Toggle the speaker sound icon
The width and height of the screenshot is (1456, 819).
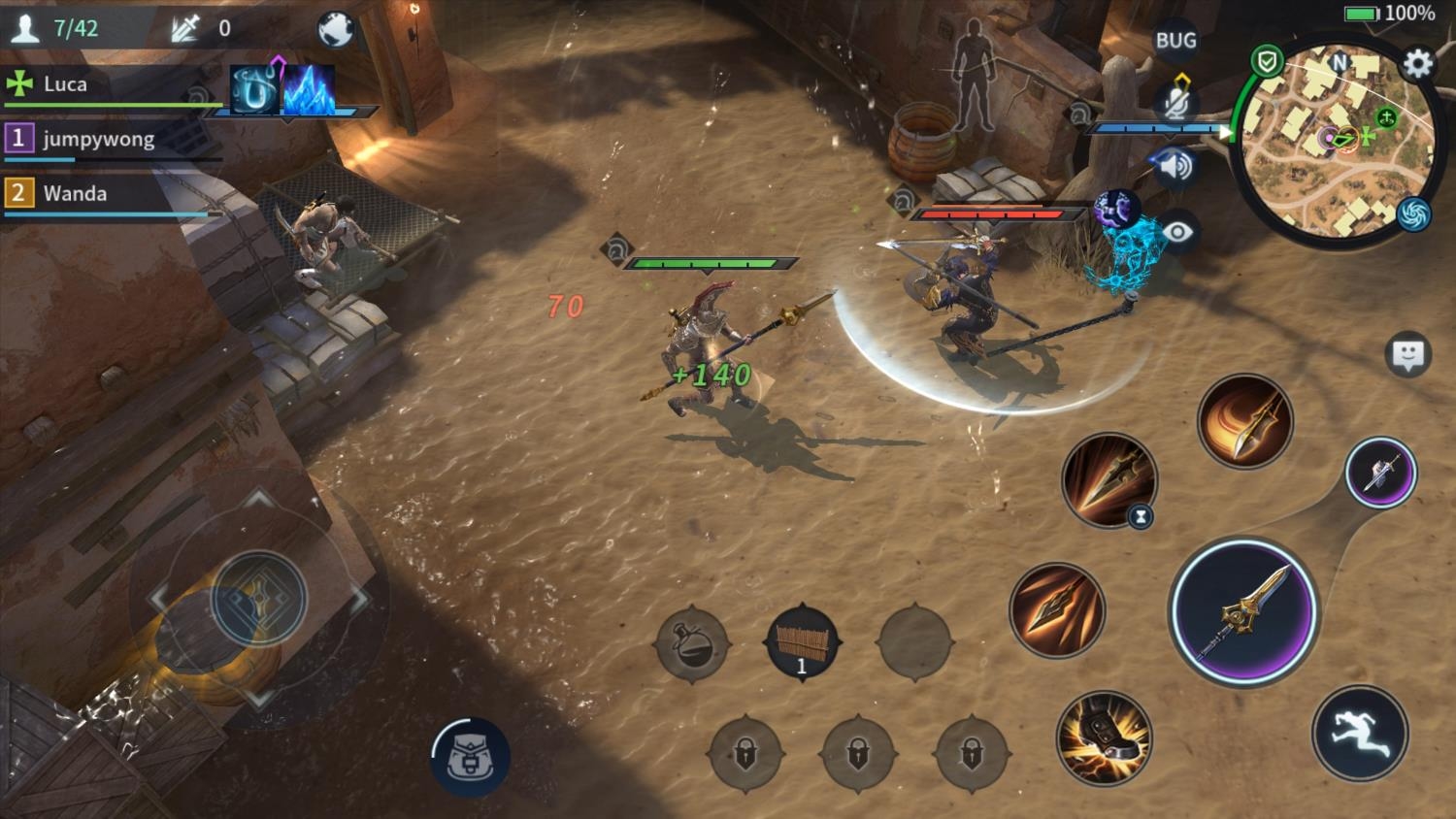(x=1175, y=167)
